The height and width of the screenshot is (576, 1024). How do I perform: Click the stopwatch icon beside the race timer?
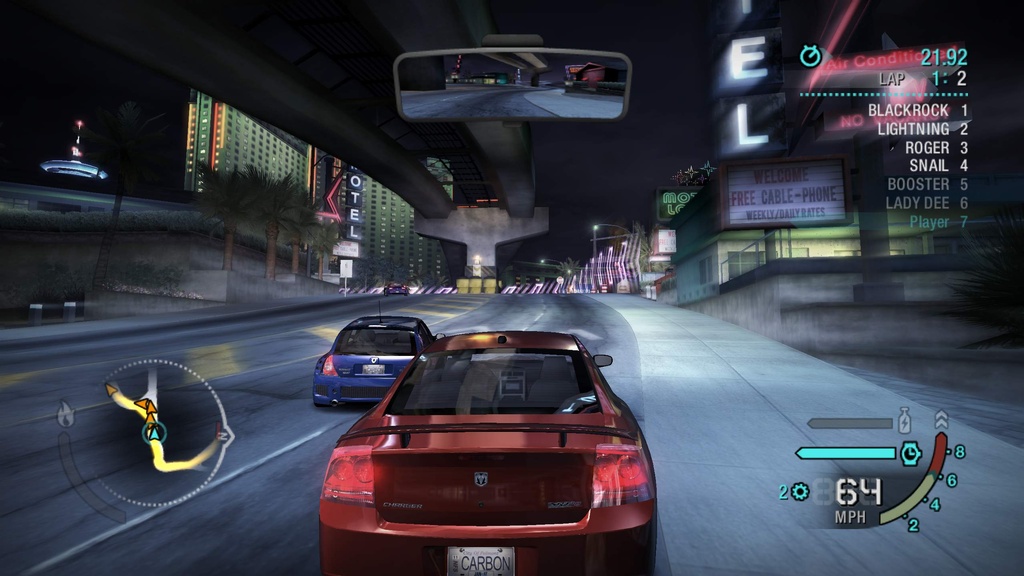click(x=810, y=57)
